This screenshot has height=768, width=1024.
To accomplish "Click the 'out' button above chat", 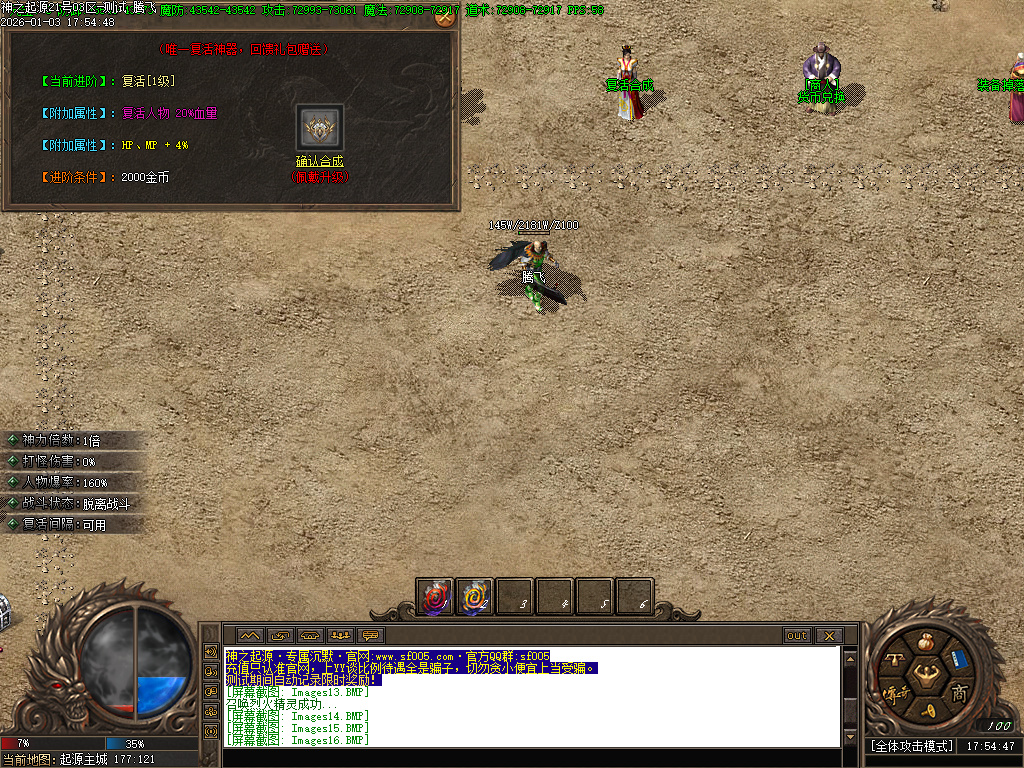I will click(797, 635).
